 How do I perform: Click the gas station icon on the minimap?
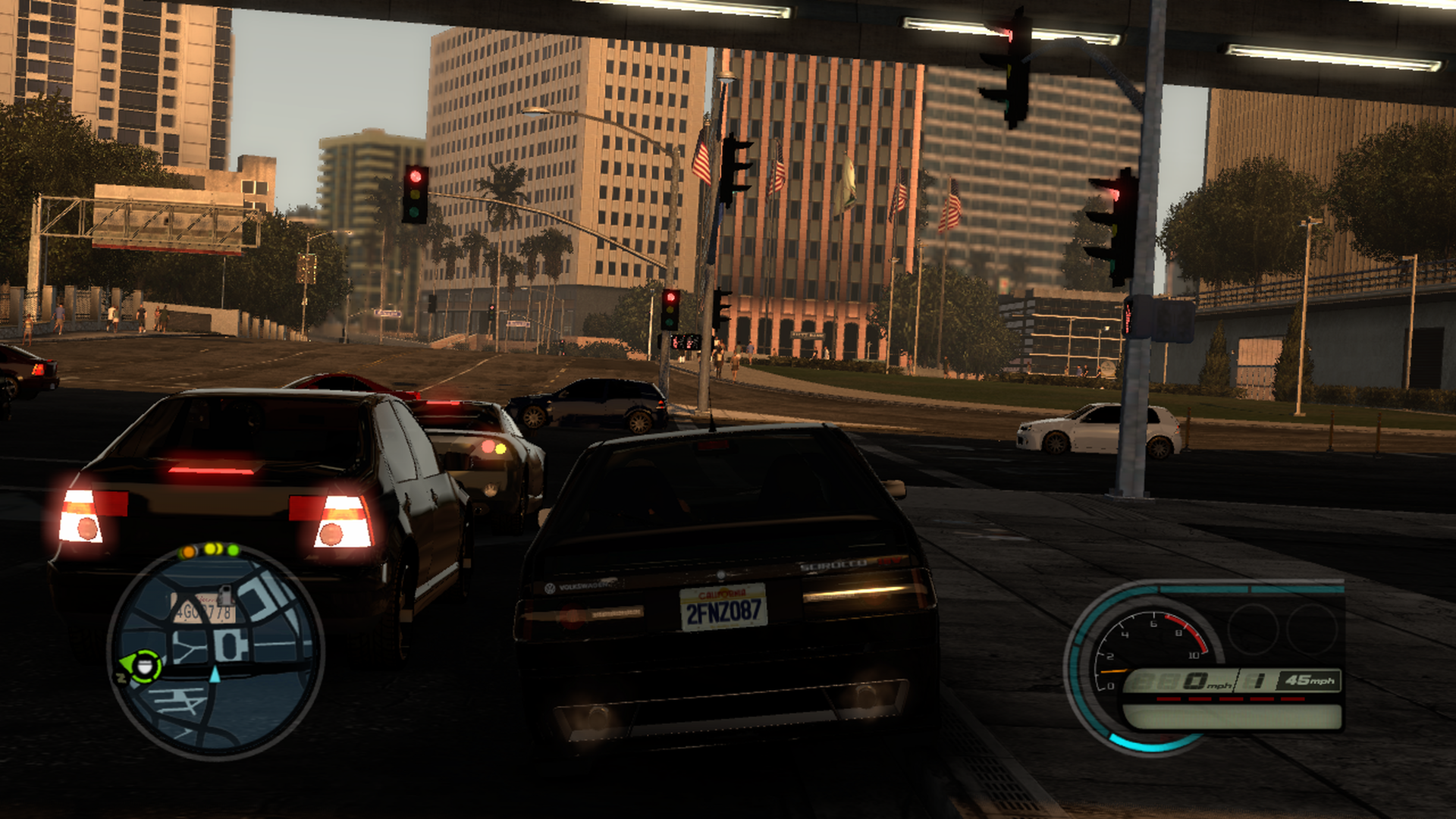(x=225, y=594)
